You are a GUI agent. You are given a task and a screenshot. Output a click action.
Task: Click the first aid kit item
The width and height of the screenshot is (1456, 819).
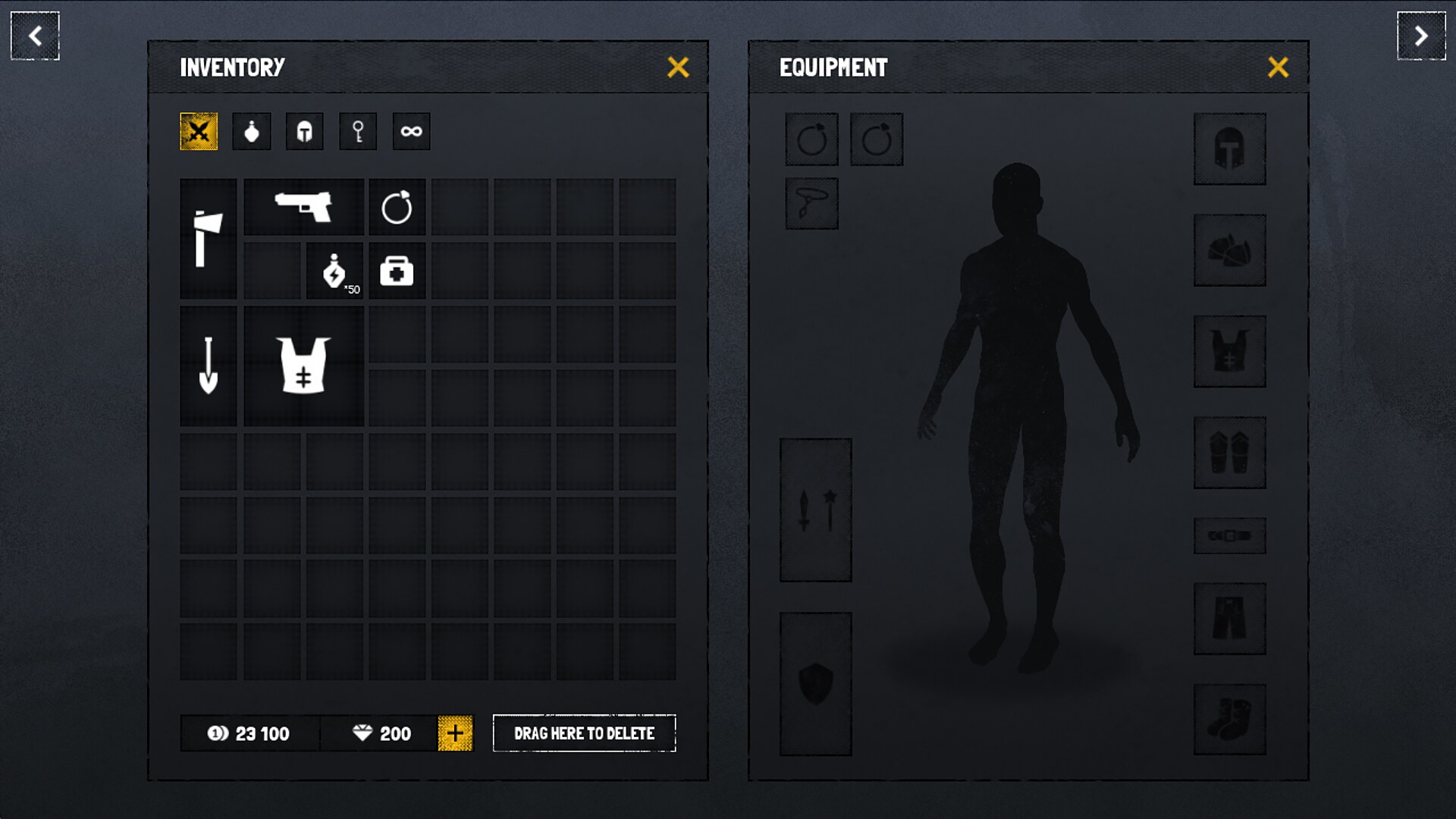[397, 271]
